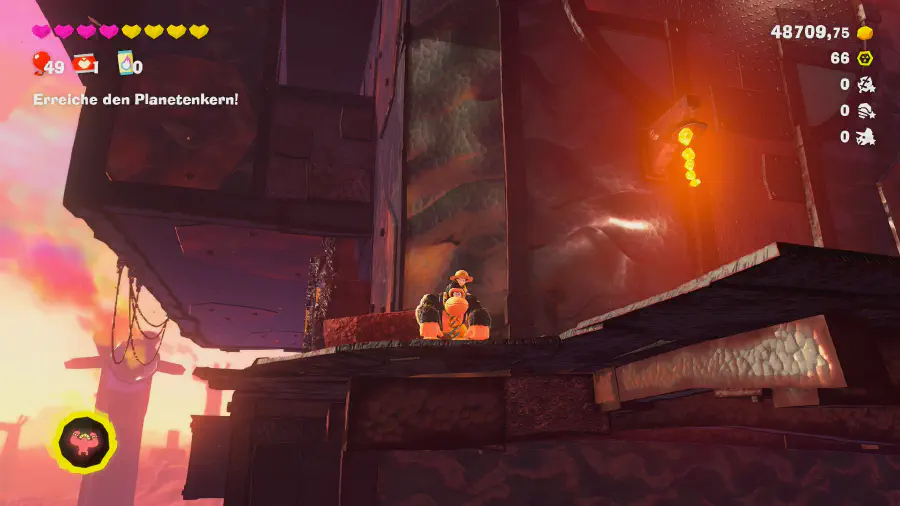Image resolution: width=900 pixels, height=506 pixels.
Task: Select the 'Erreiche den Planetenkern!' objective text
Action: click(136, 99)
